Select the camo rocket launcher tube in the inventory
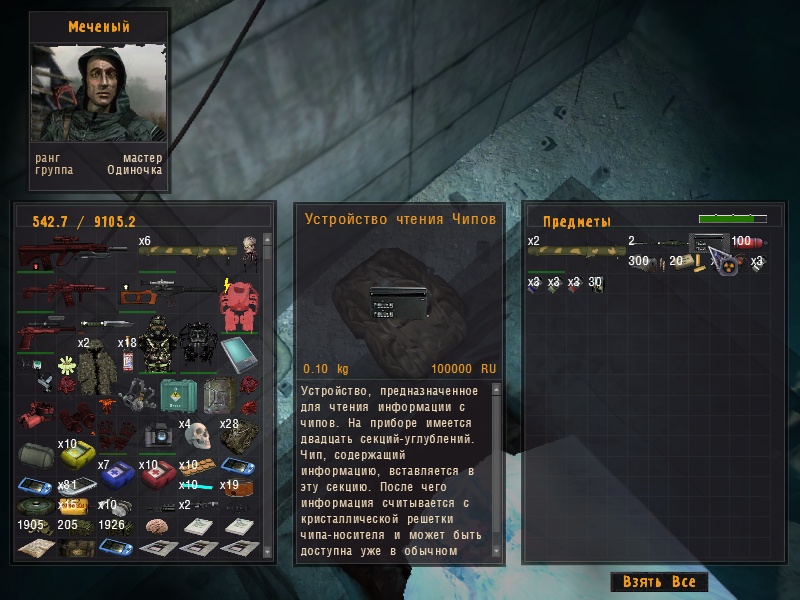 point(186,251)
